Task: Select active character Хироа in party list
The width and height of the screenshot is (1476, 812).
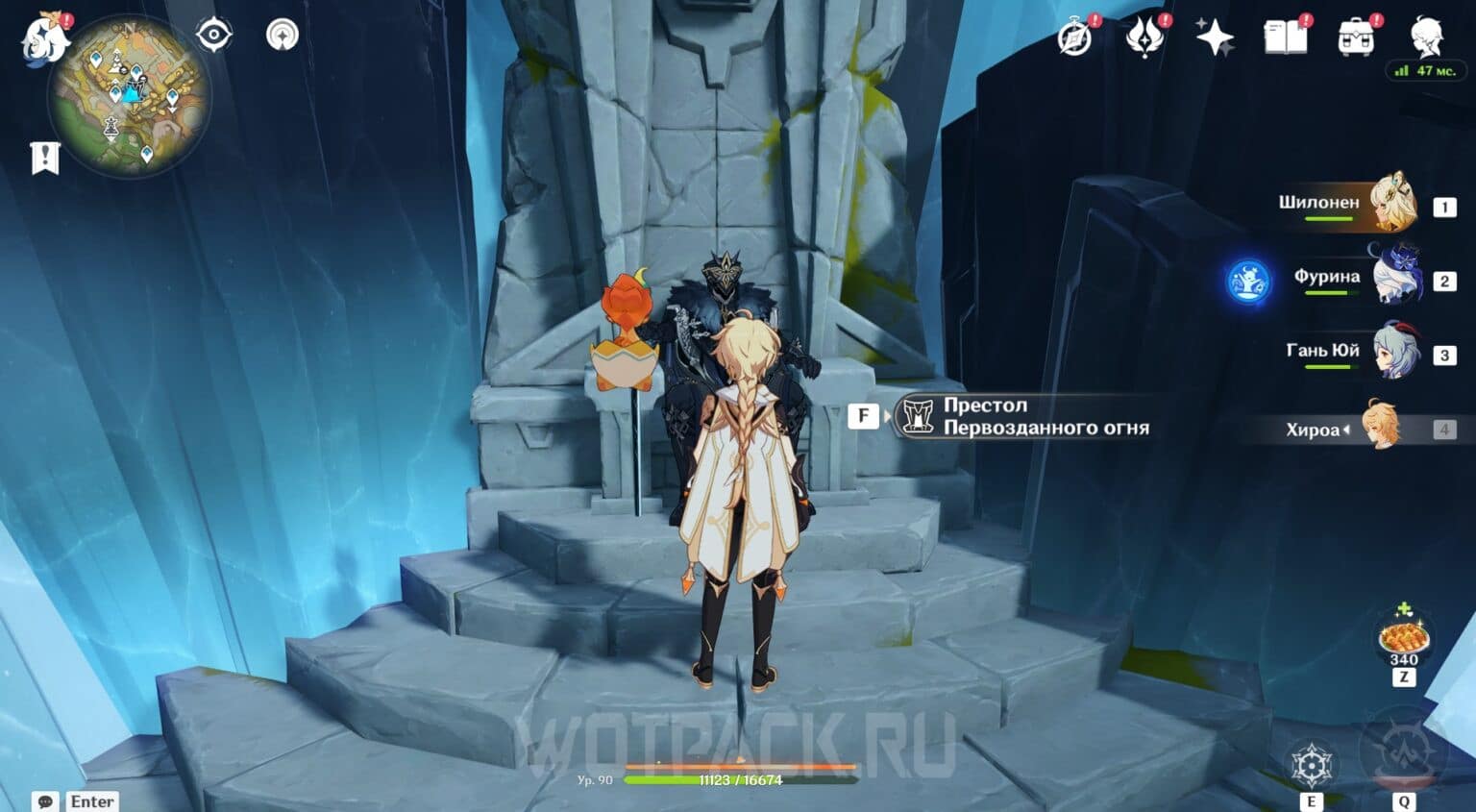Action: coord(1384,429)
